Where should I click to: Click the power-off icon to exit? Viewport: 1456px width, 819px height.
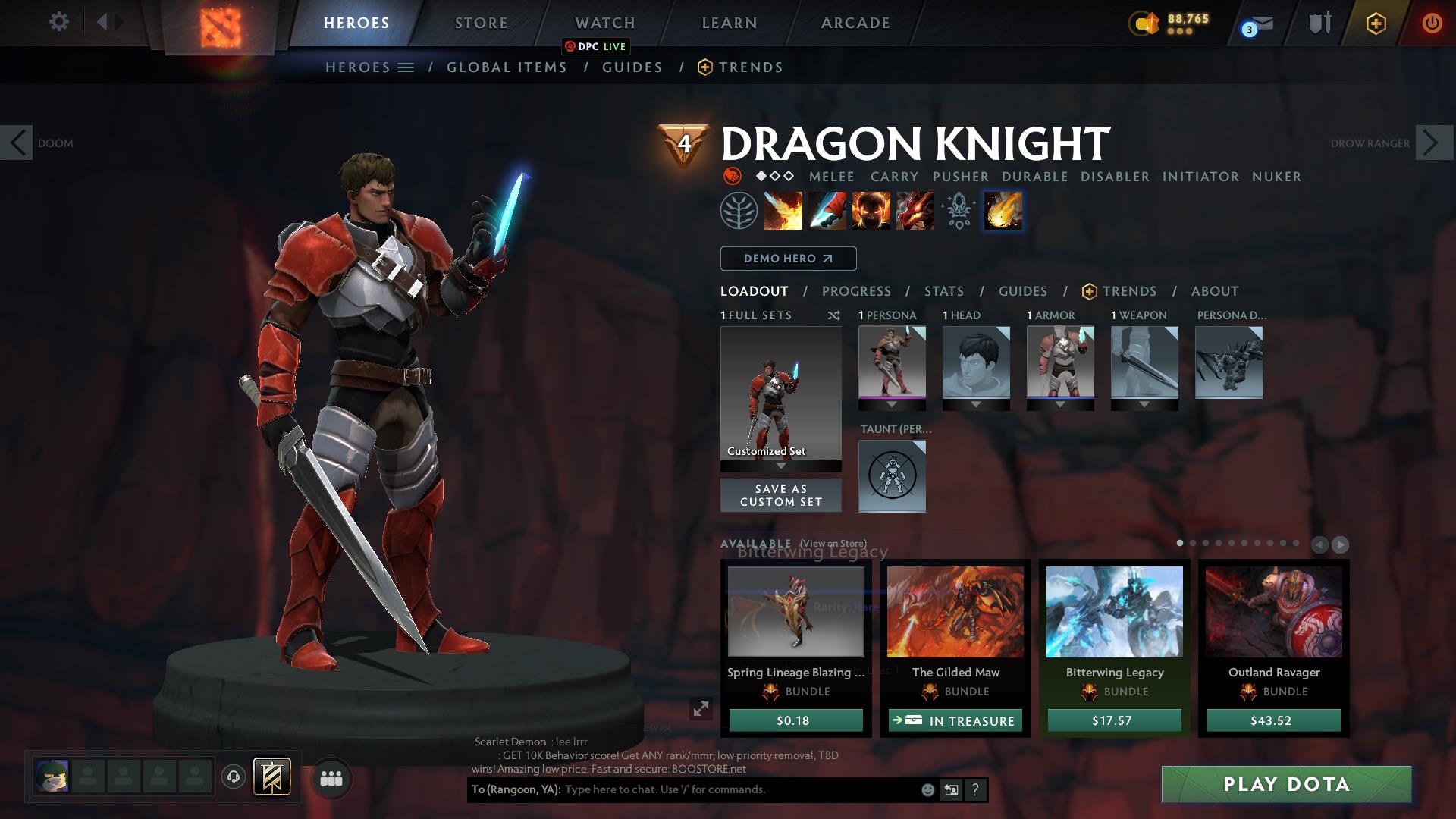coord(1432,23)
